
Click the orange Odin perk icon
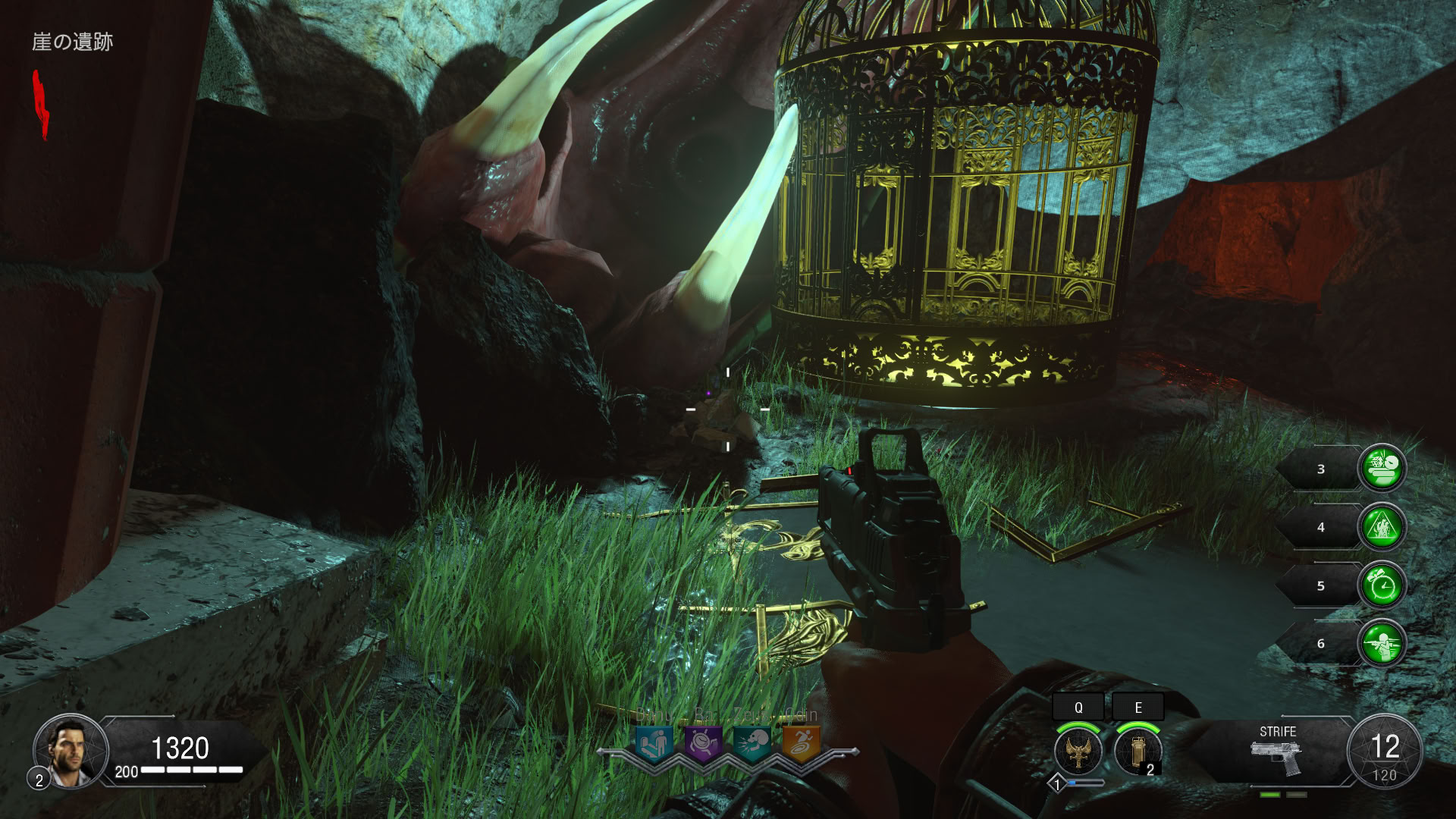[801, 743]
